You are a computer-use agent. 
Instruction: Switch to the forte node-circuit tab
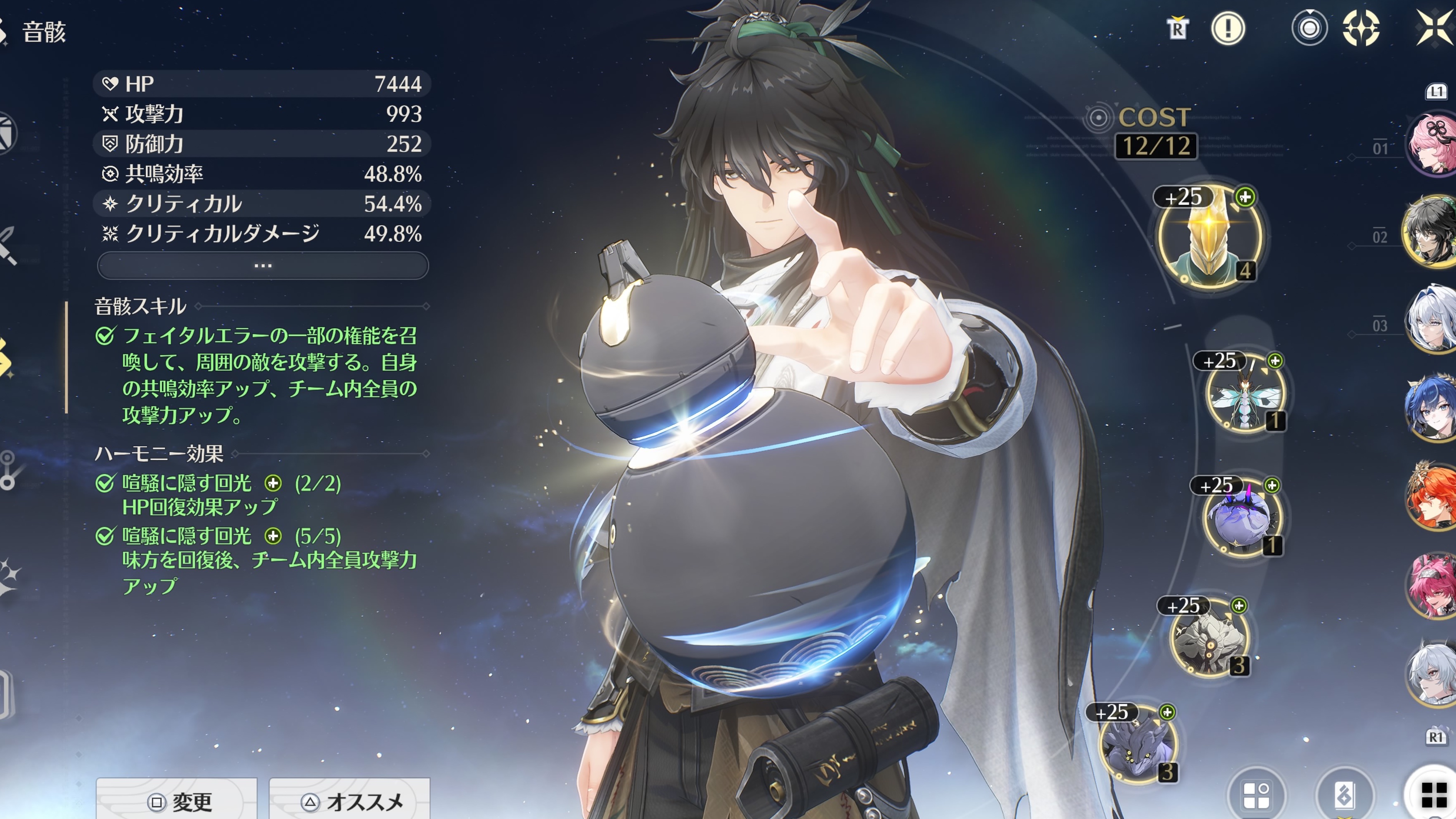pyautogui.click(x=8, y=469)
